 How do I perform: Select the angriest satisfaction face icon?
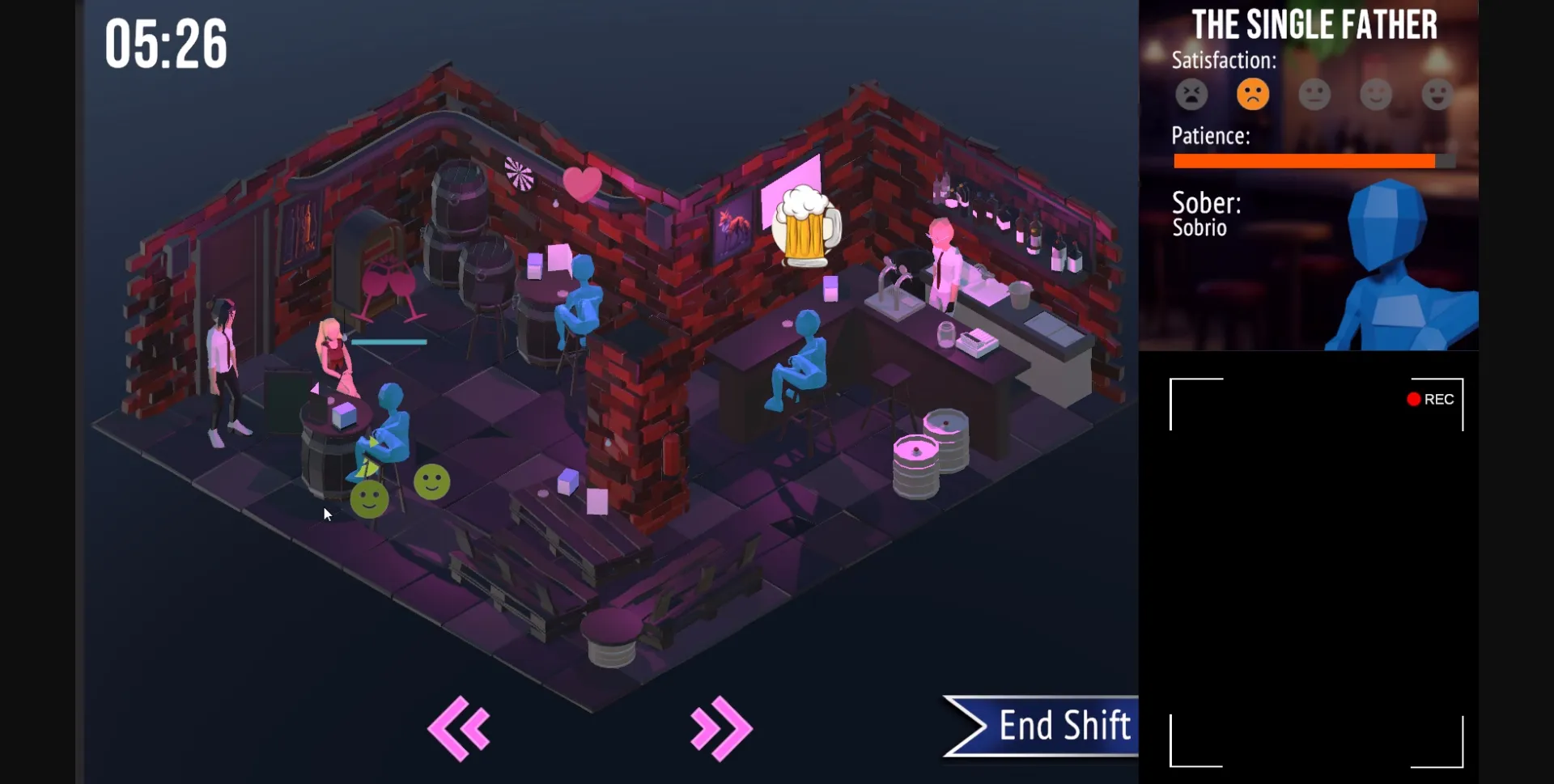tap(1190, 94)
